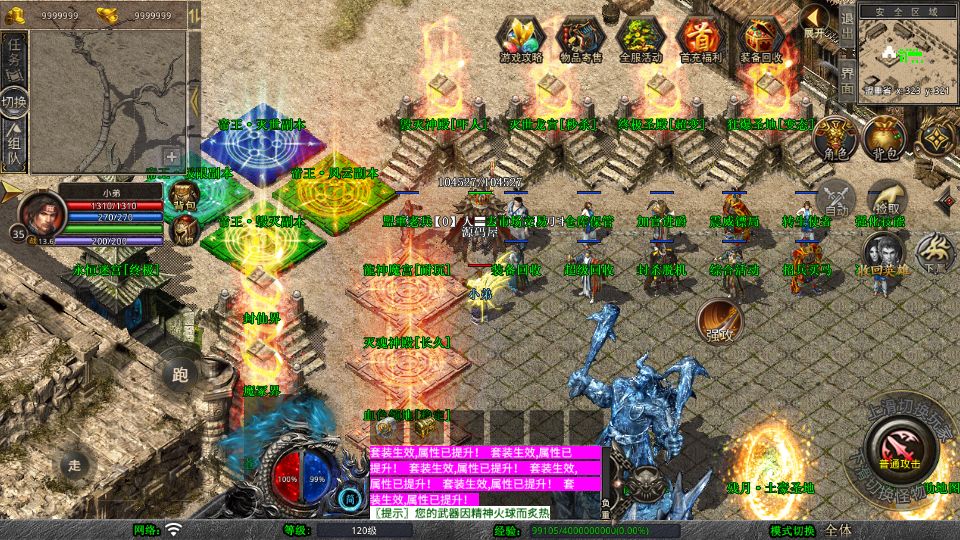Toggle the 展开 expand arrow button

click(x=817, y=22)
